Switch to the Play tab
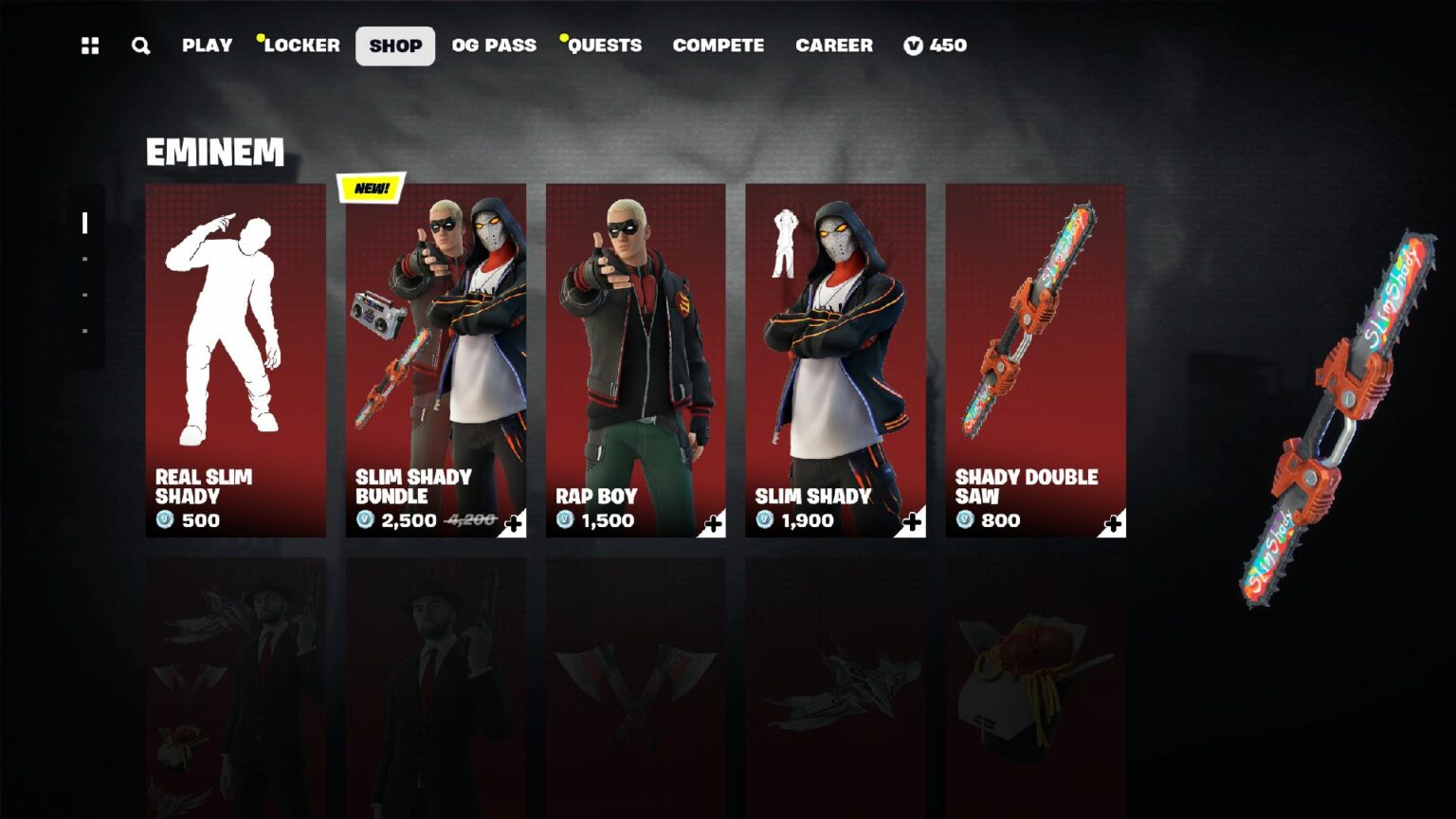 207,45
